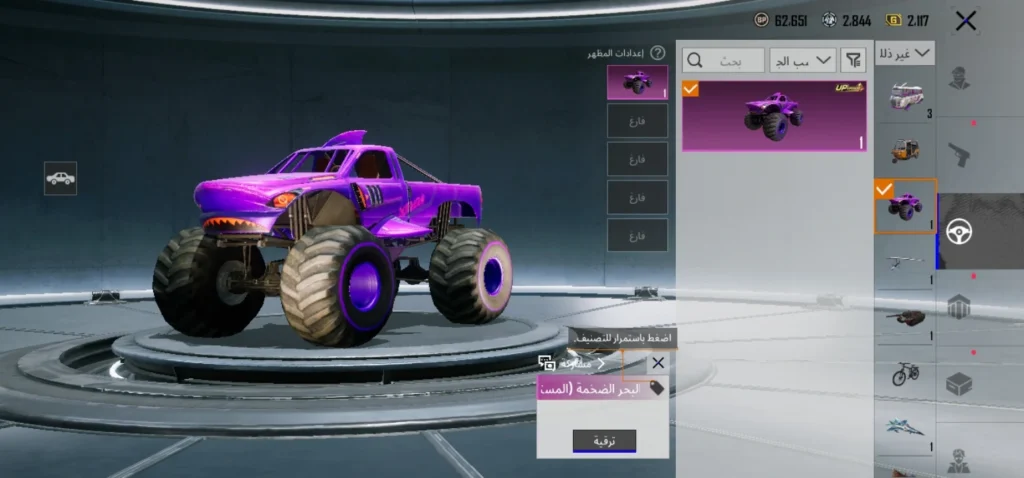Click the upgrade button in the popup
The height and width of the screenshot is (478, 1024).
pyautogui.click(x=604, y=441)
